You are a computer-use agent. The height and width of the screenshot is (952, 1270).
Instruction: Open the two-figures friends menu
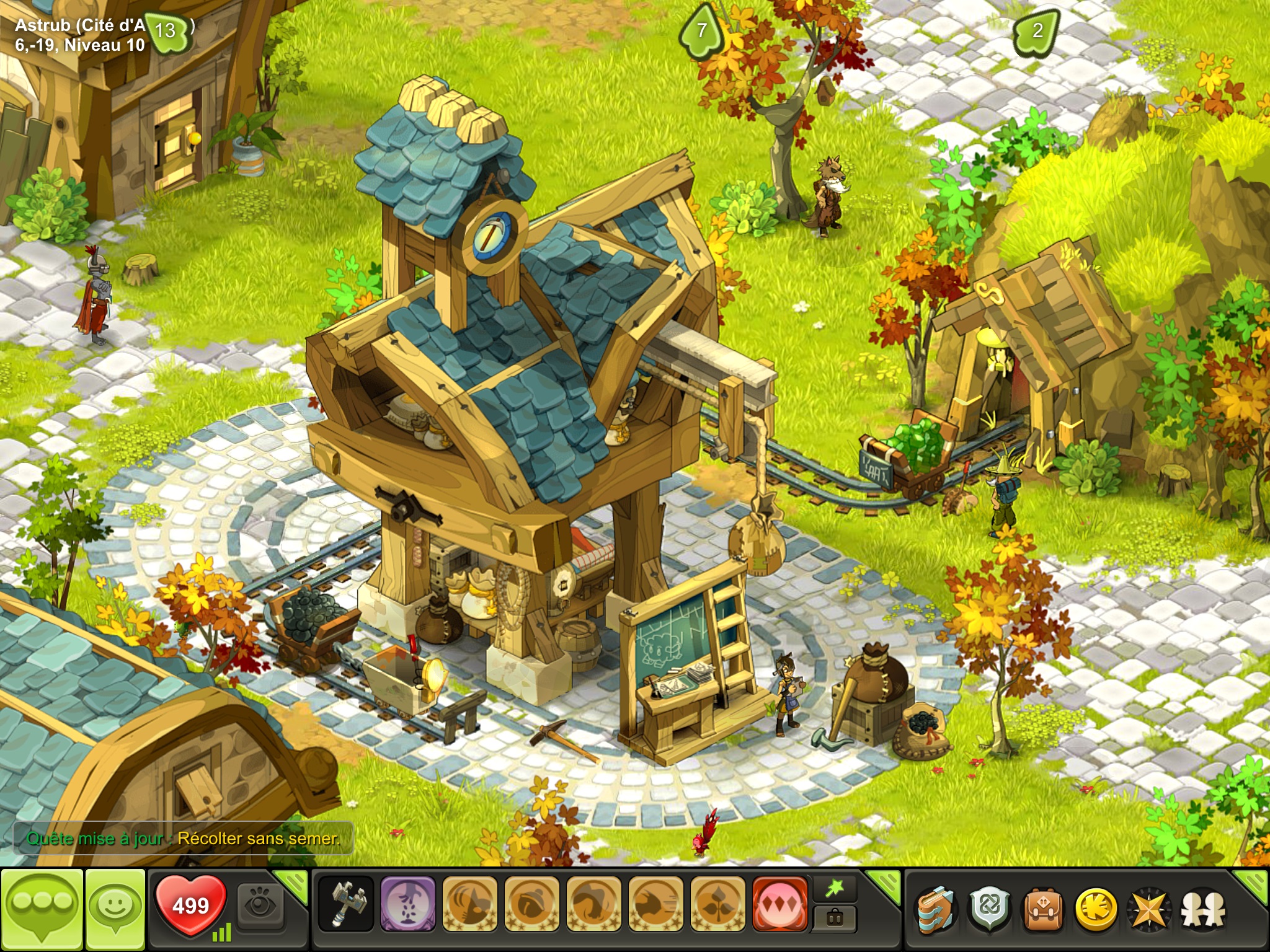coord(1203,909)
